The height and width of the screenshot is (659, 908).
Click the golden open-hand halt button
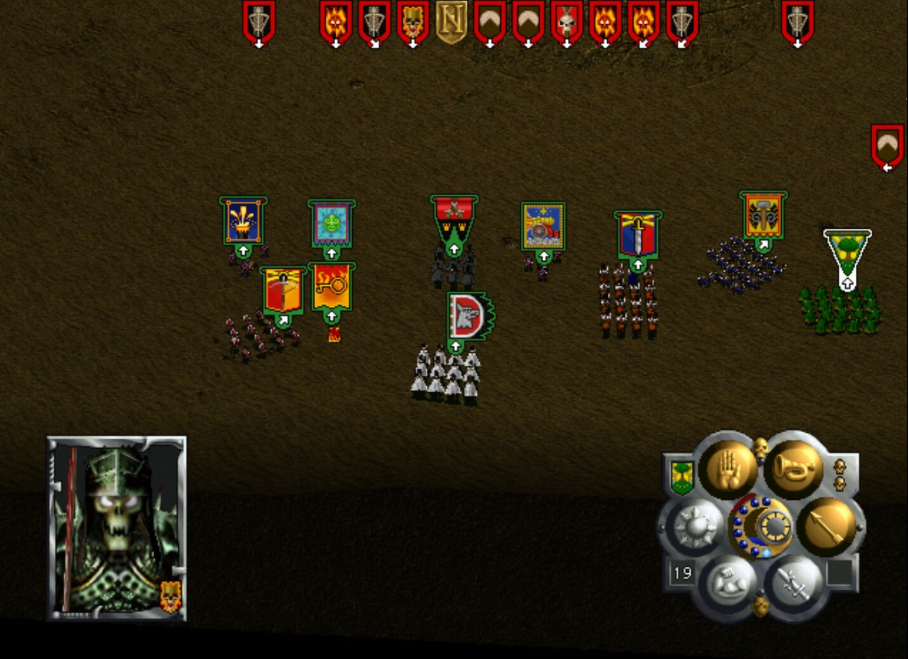pos(726,467)
